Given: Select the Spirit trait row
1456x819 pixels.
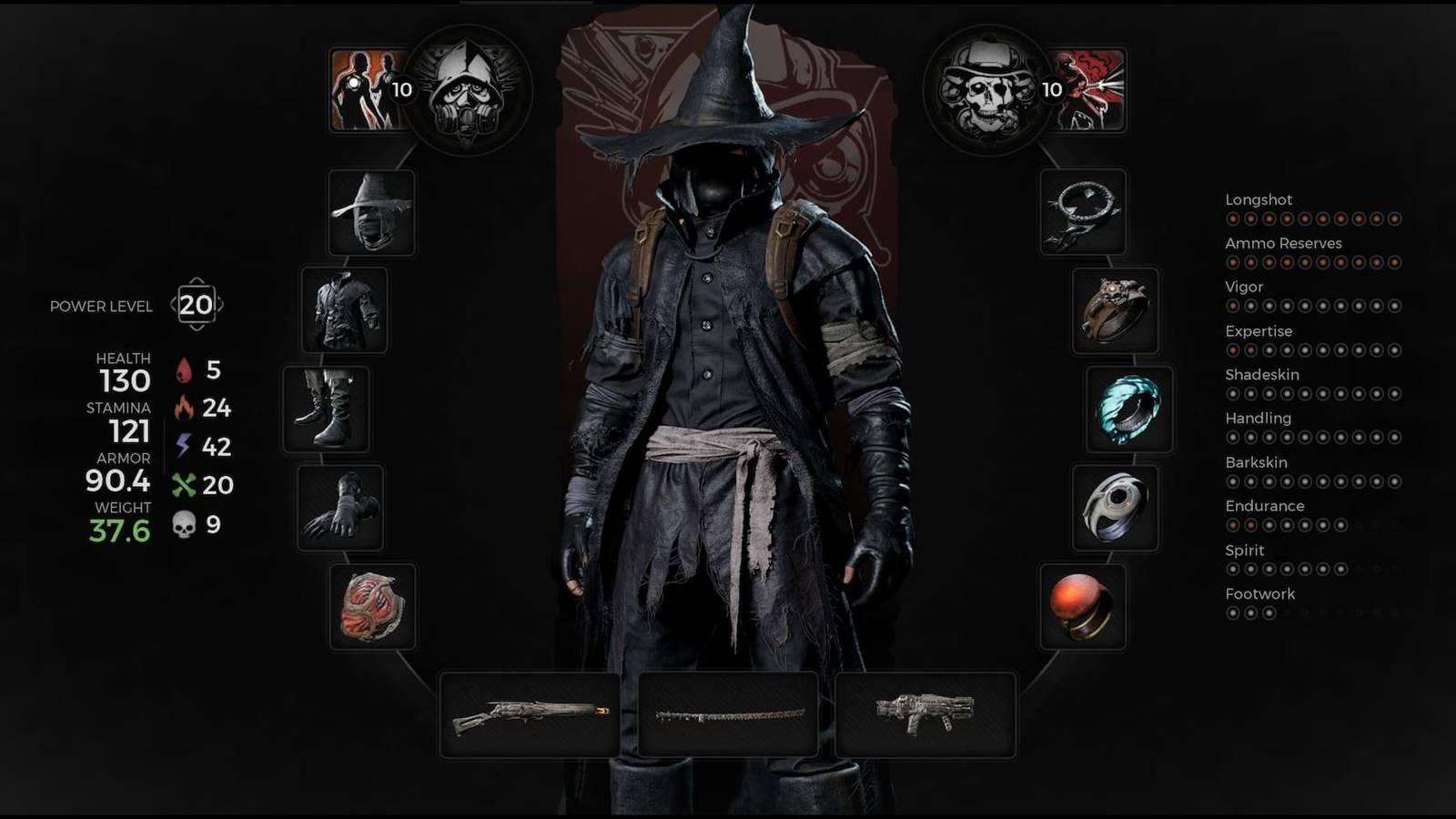Looking at the screenshot, I should tap(1245, 550).
